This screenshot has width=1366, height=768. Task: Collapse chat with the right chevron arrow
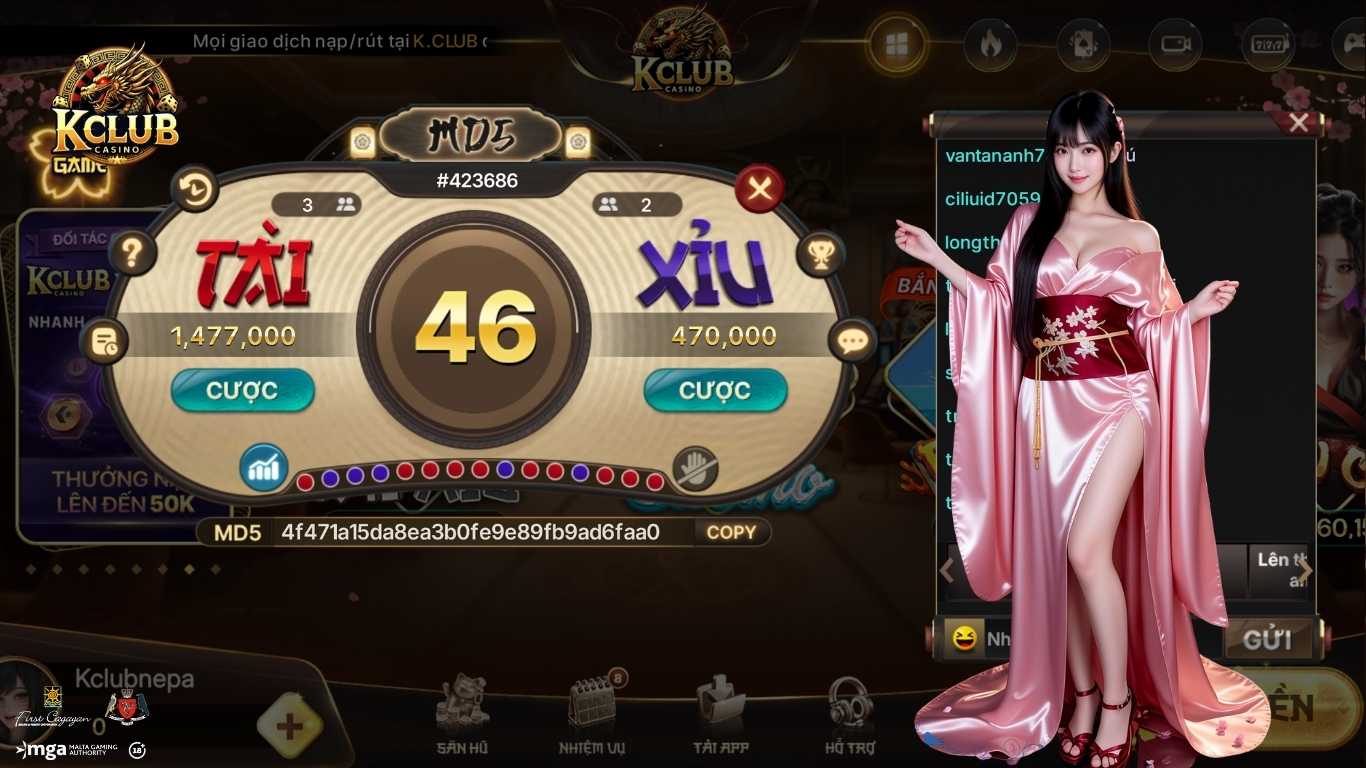click(x=1307, y=568)
